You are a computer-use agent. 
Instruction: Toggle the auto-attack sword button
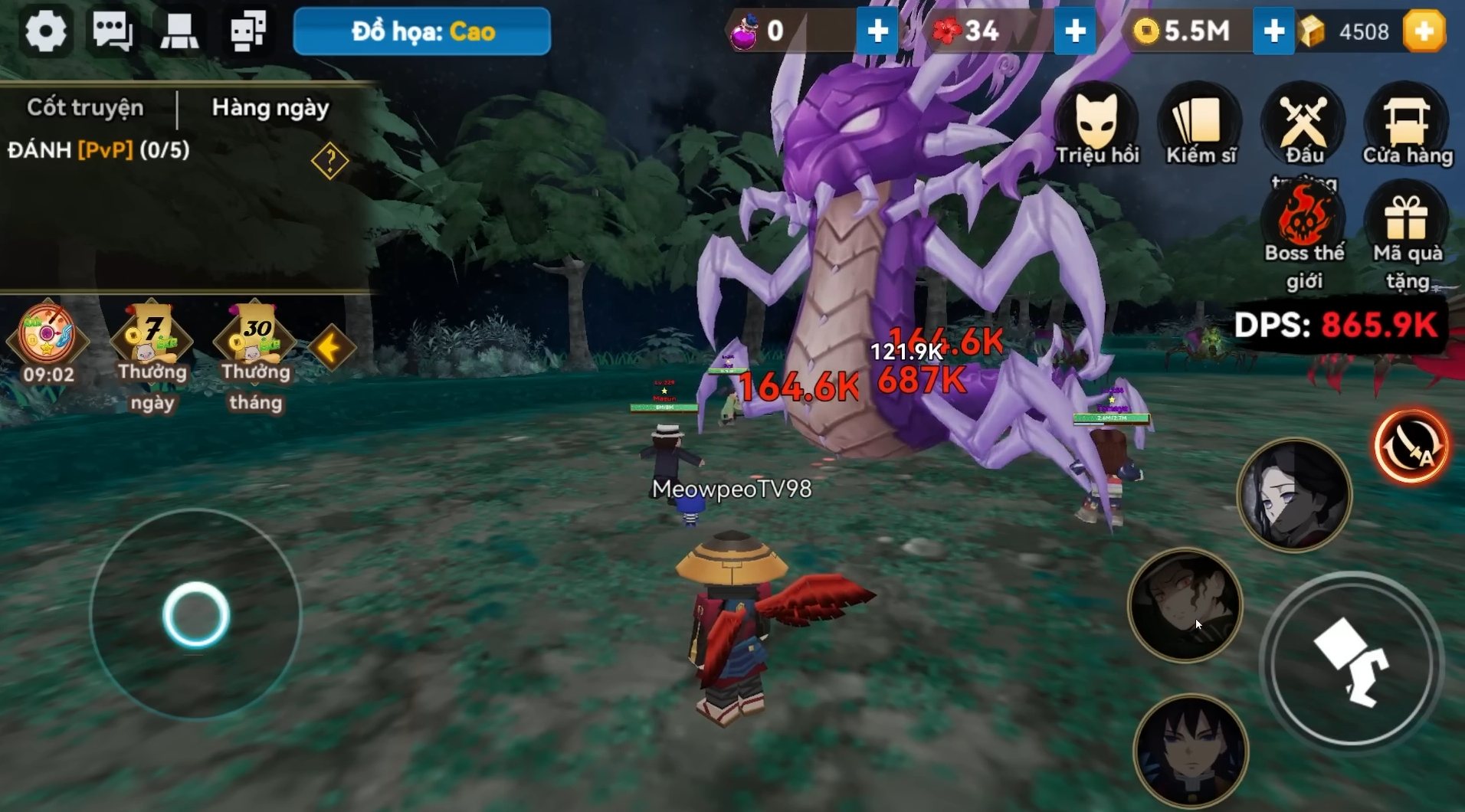click(1411, 447)
